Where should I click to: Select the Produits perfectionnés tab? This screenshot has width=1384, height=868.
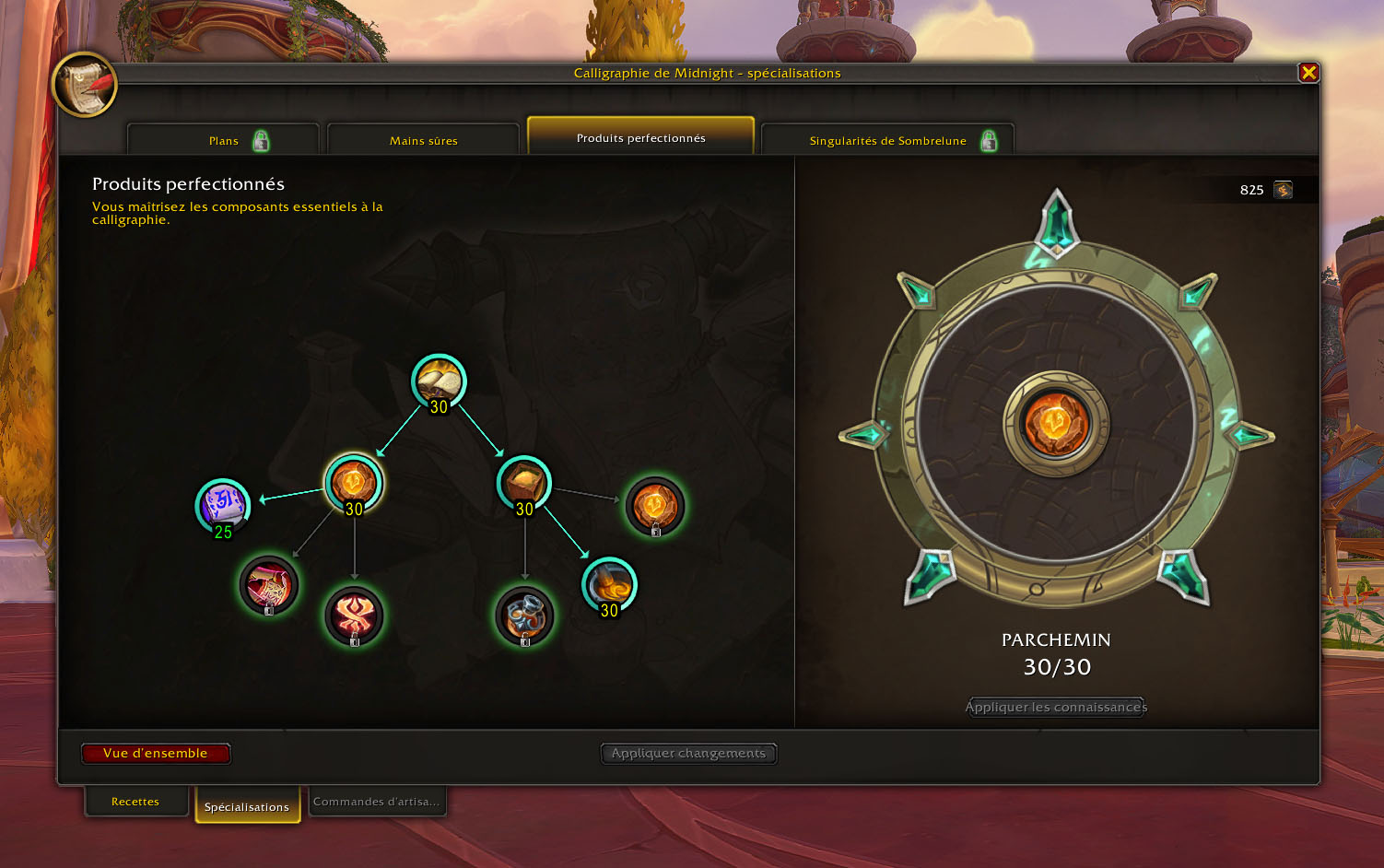point(640,138)
